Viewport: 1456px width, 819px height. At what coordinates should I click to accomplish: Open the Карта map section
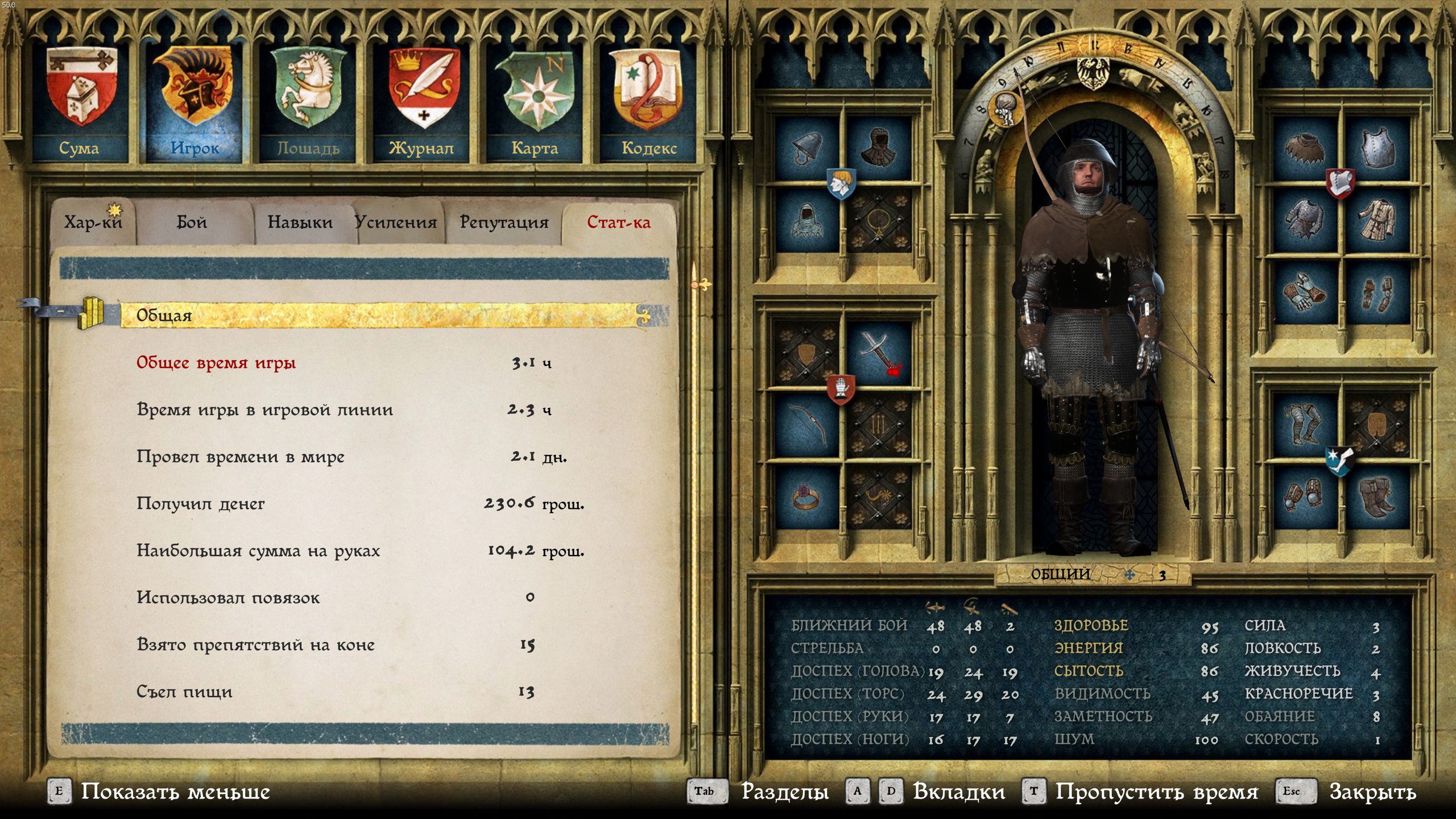click(x=535, y=102)
